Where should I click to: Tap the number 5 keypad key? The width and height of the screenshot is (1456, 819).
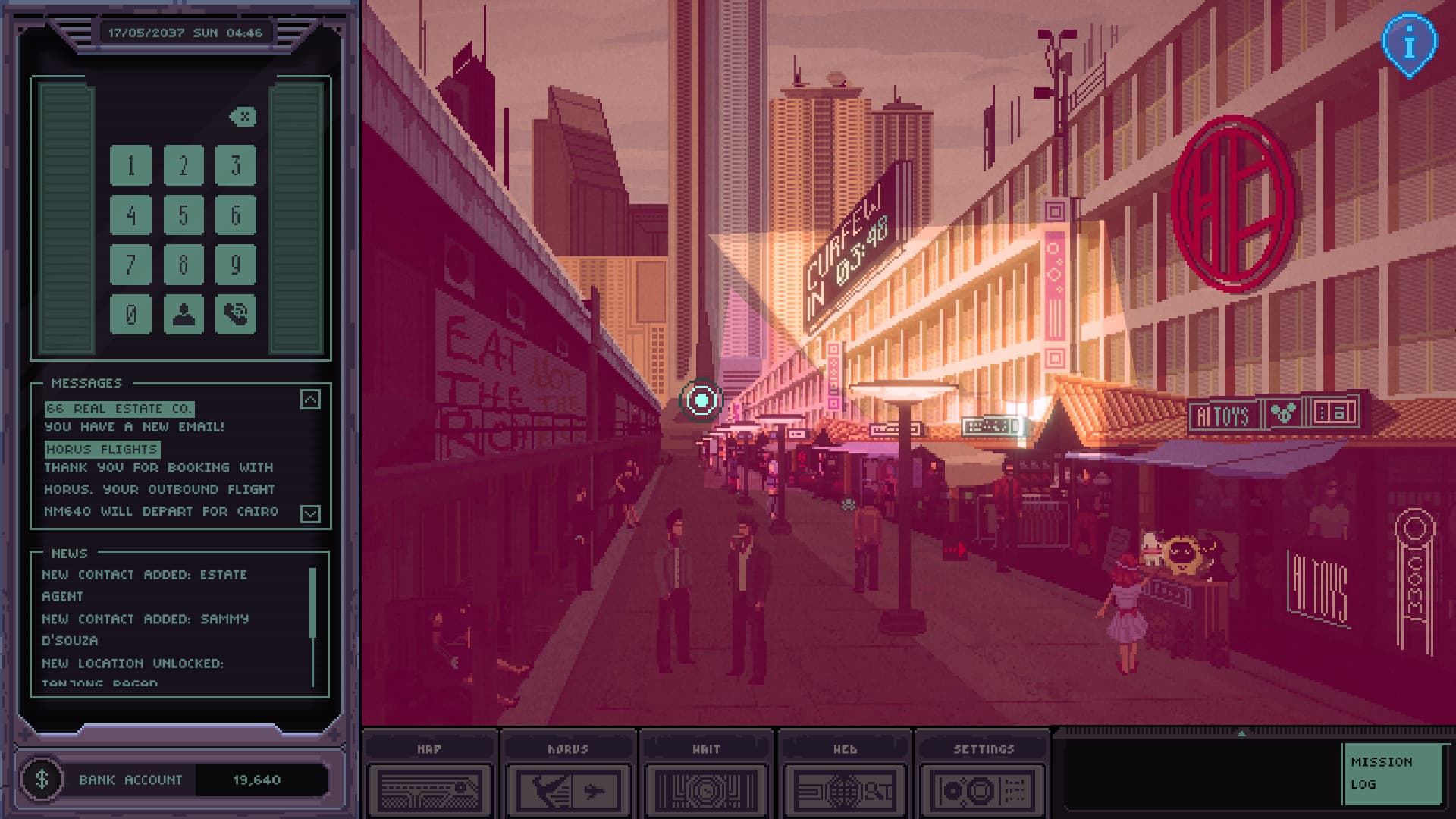[x=184, y=215]
